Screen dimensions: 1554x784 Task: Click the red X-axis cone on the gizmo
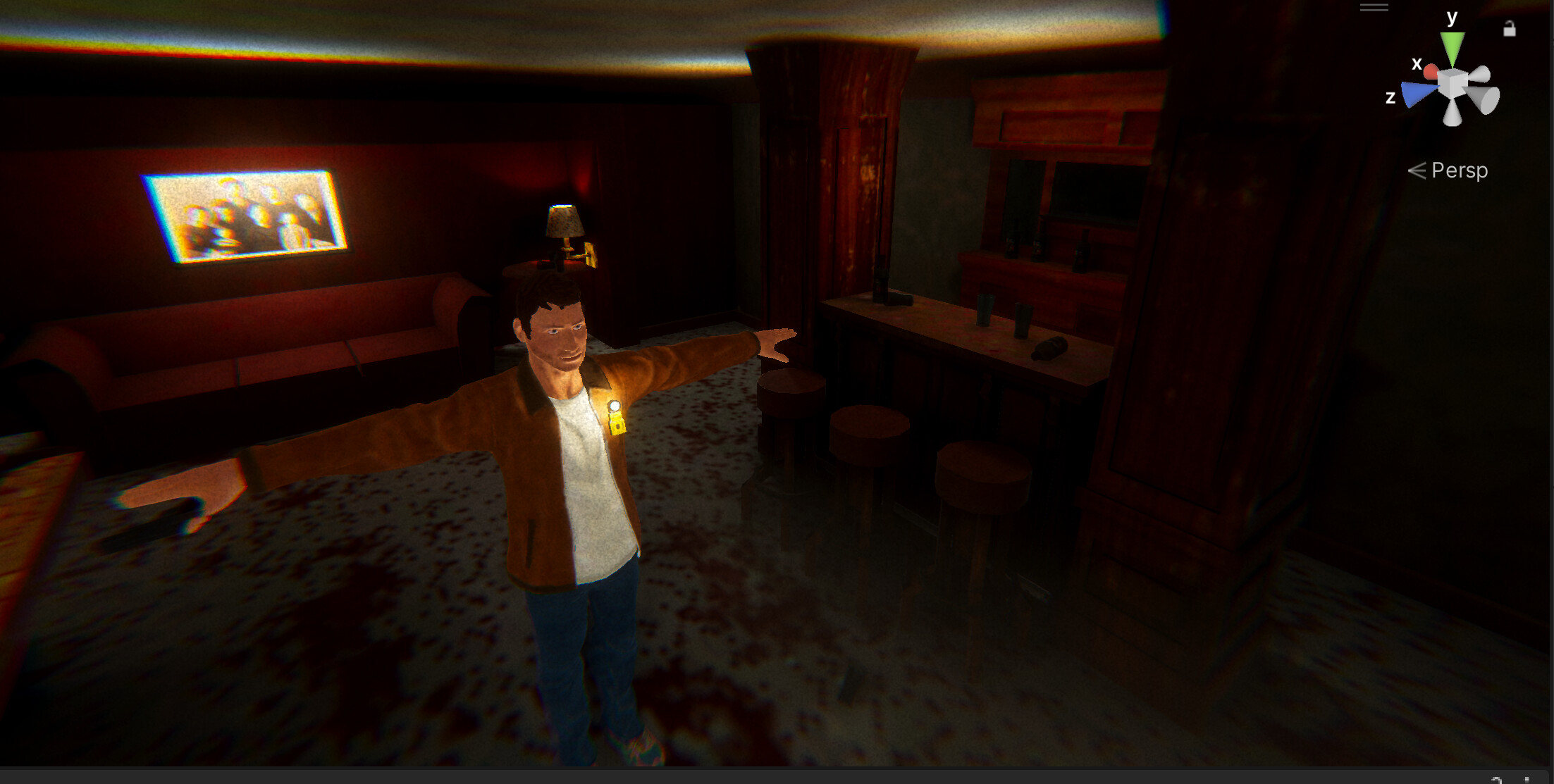coord(1432,72)
